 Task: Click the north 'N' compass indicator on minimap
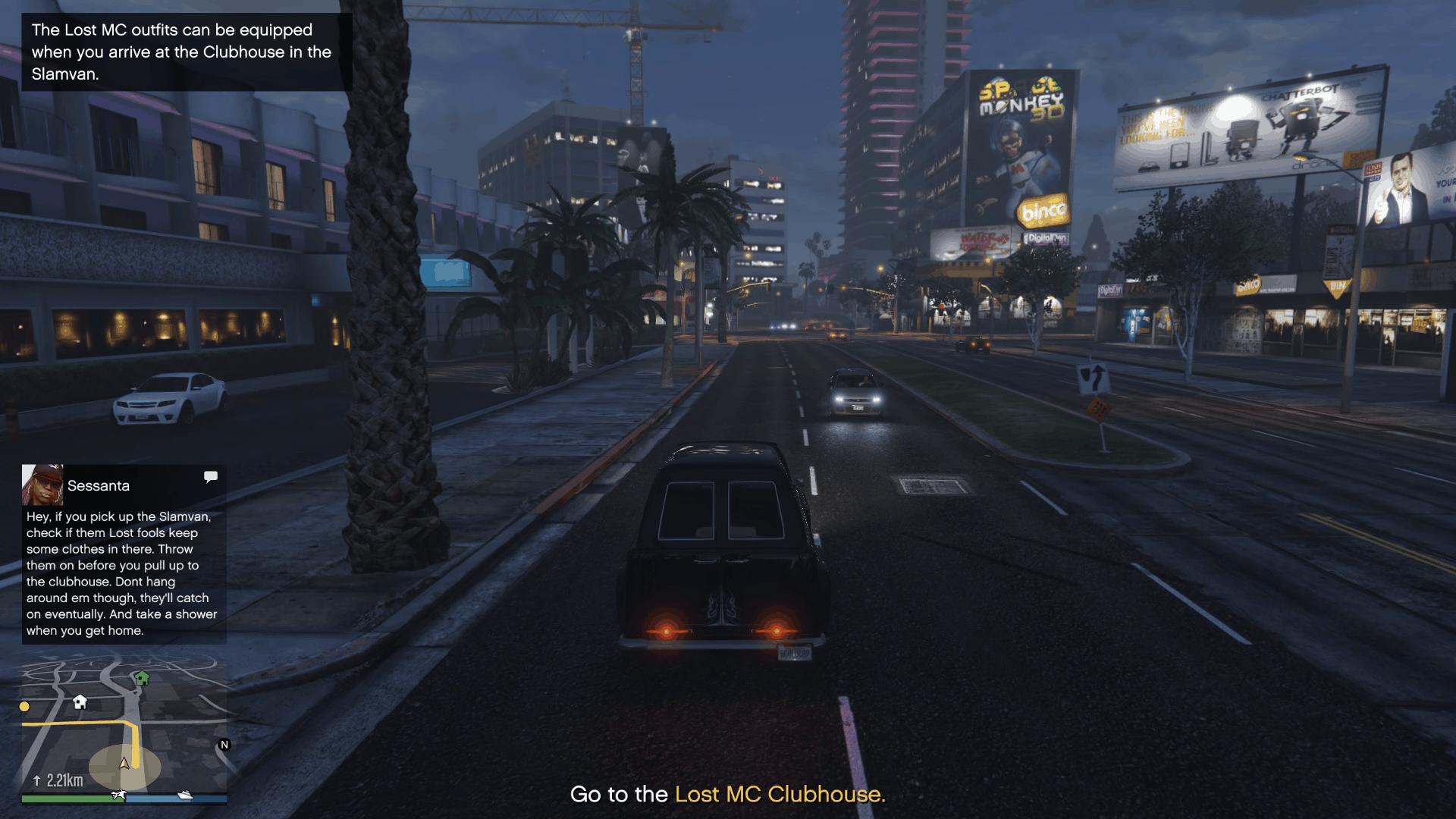(224, 744)
